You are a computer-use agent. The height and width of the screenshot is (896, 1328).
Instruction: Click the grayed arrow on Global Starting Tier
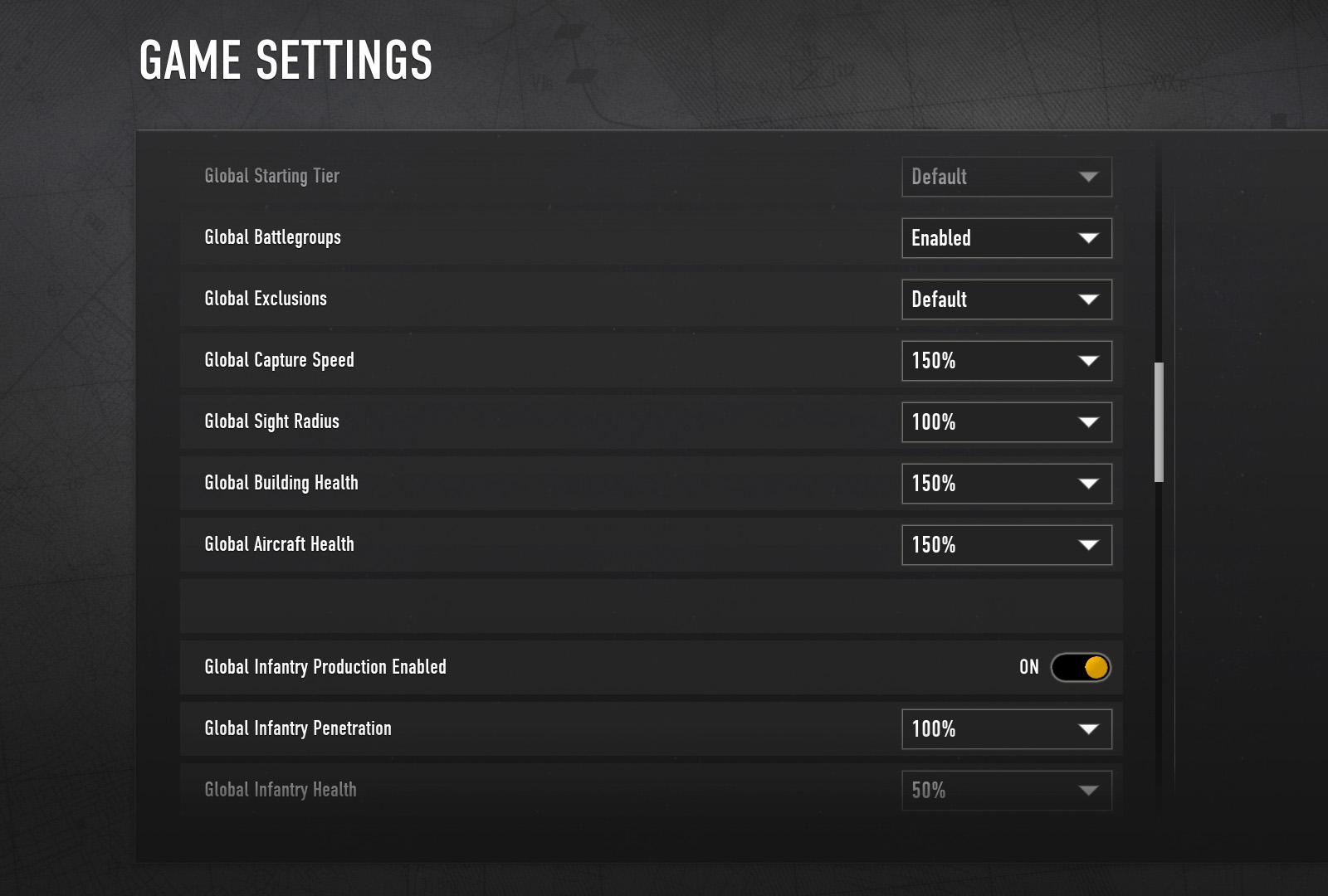(x=1090, y=177)
